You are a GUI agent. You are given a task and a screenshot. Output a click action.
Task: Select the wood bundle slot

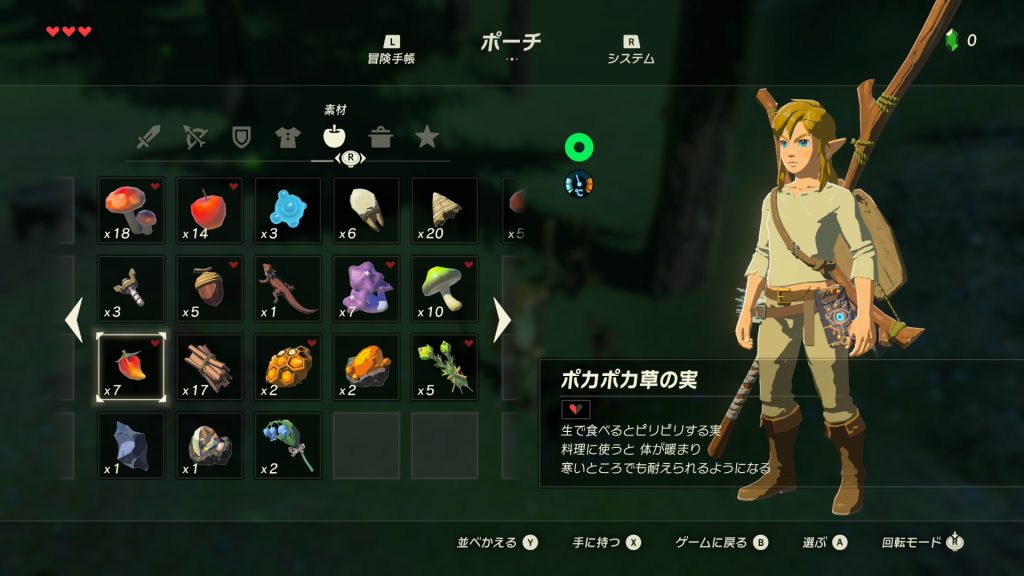pos(209,367)
